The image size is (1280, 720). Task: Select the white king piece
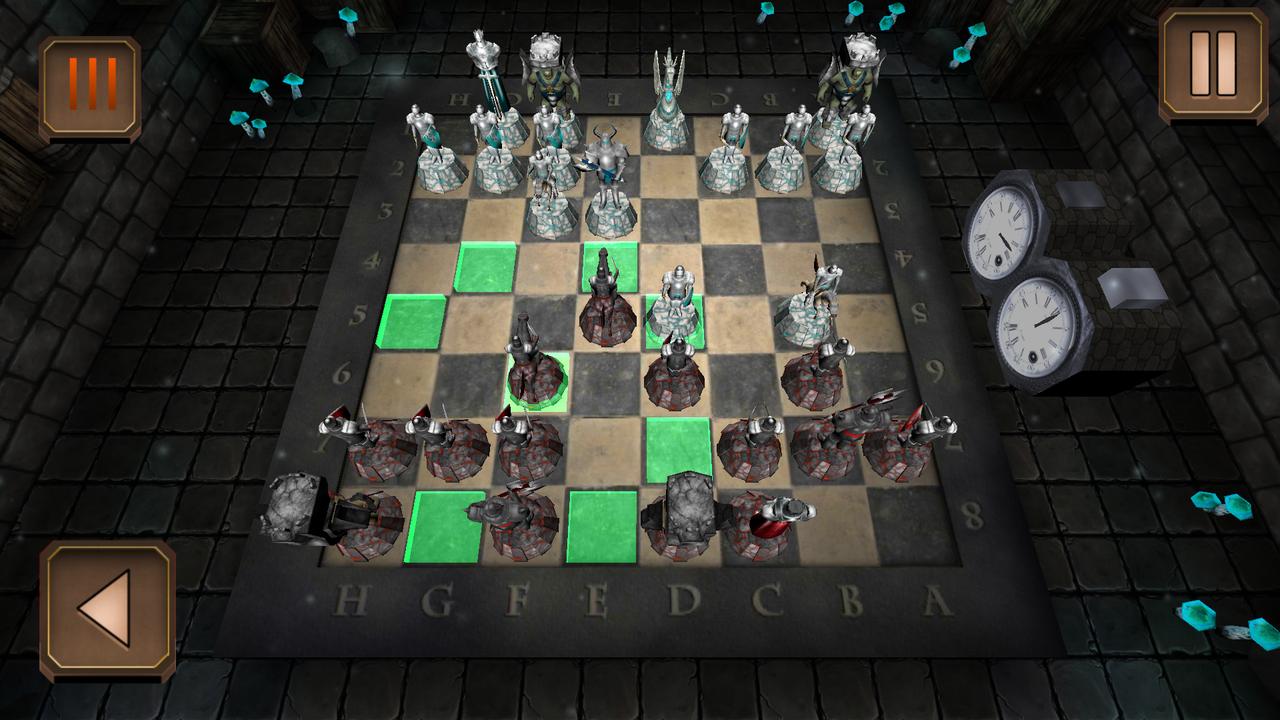pyautogui.click(x=549, y=85)
